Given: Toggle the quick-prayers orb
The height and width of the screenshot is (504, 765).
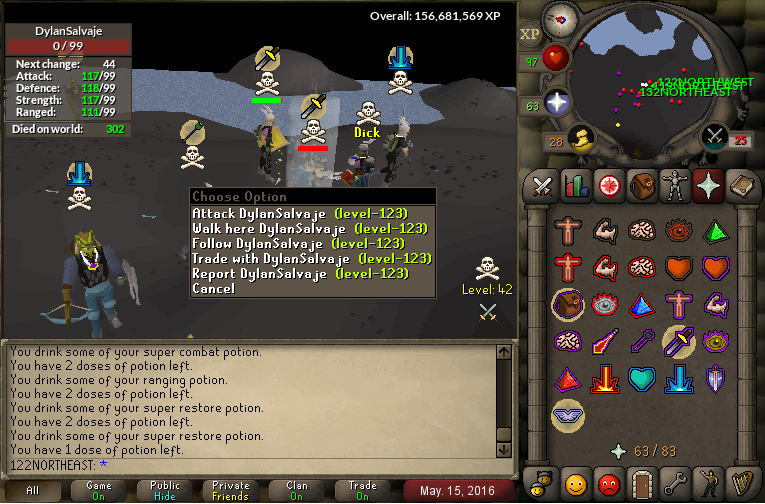Looking at the screenshot, I should [x=556, y=102].
